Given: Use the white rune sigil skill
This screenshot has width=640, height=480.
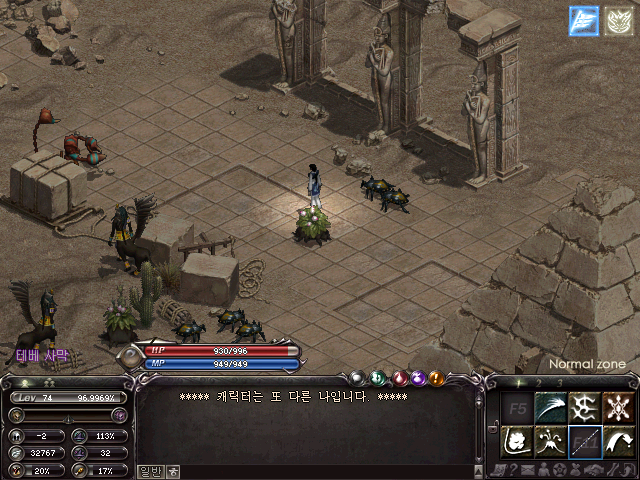Looking at the screenshot, I should (x=585, y=407).
